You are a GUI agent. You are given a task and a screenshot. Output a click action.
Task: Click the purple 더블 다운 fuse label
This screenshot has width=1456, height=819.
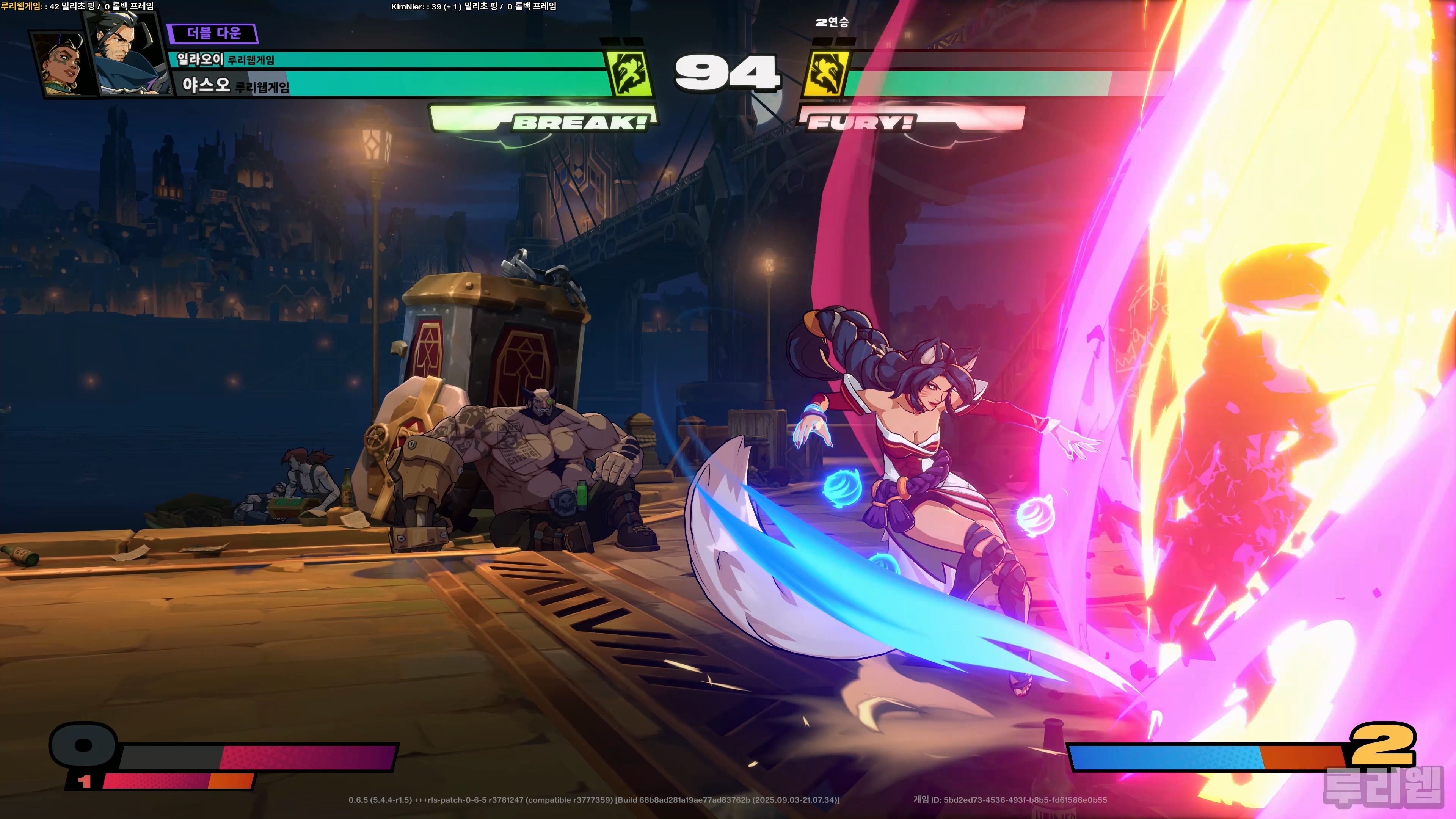tap(213, 33)
